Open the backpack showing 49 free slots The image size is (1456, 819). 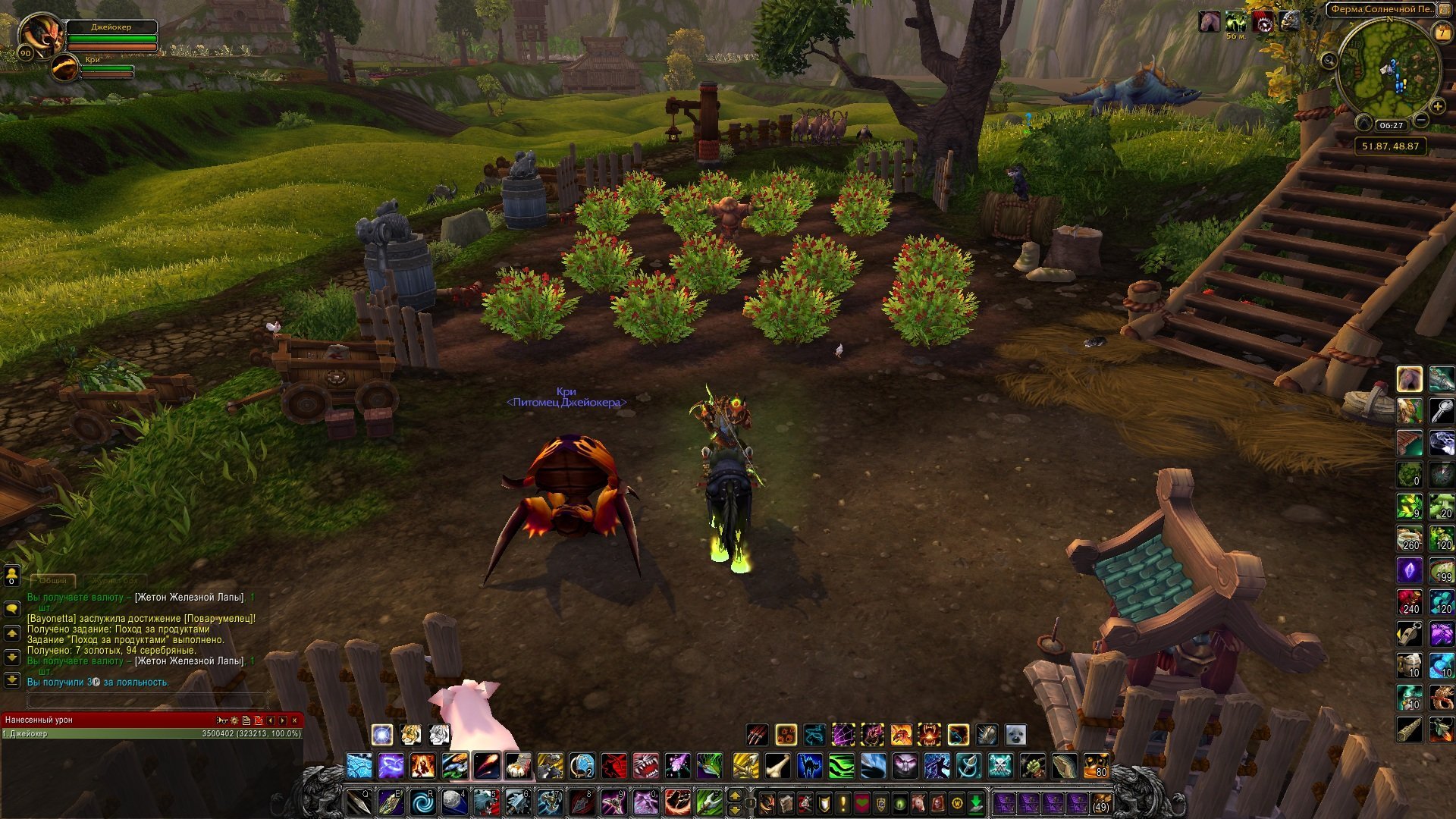click(x=1100, y=802)
